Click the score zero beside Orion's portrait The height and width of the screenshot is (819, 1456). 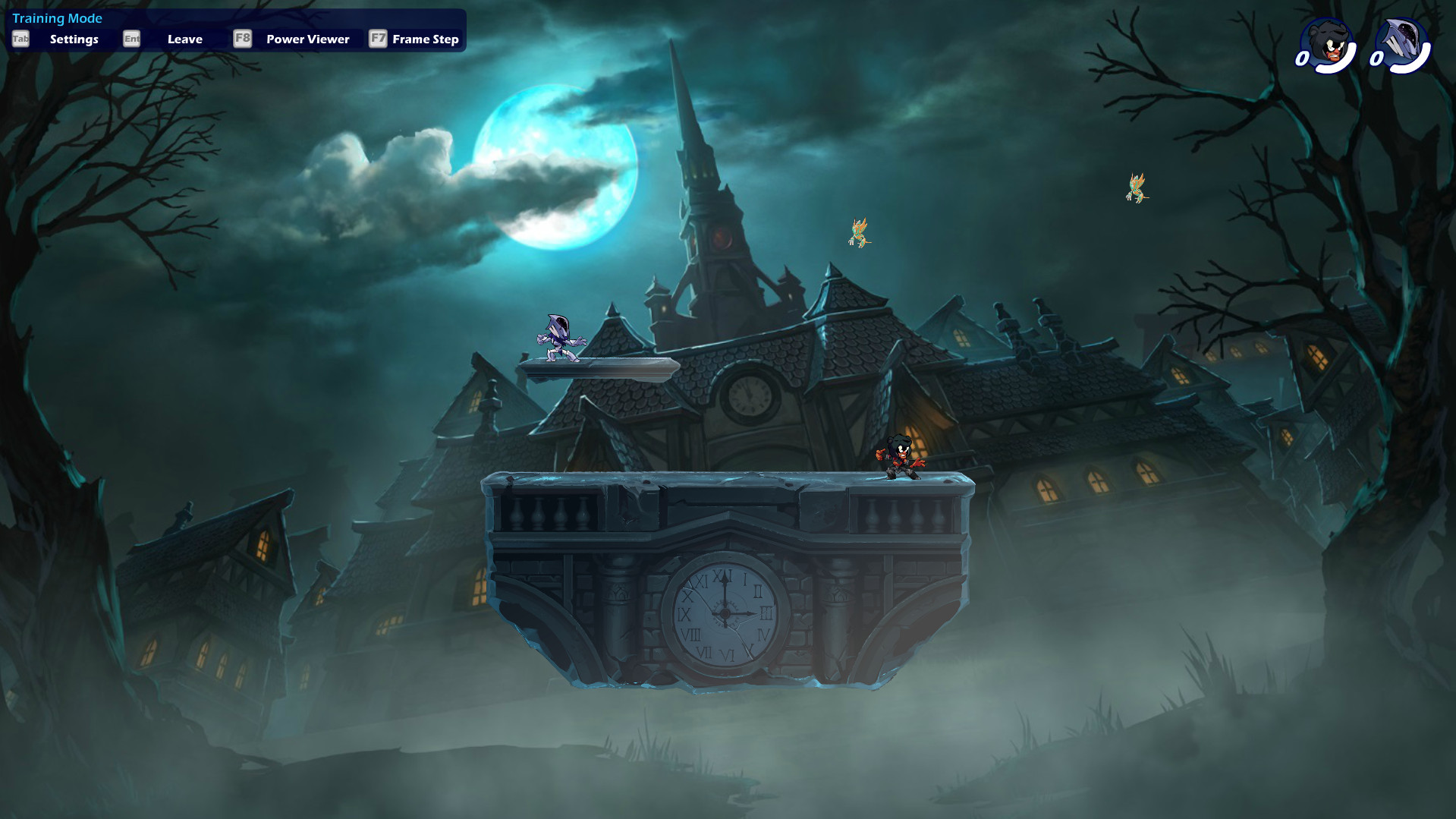click(1377, 59)
